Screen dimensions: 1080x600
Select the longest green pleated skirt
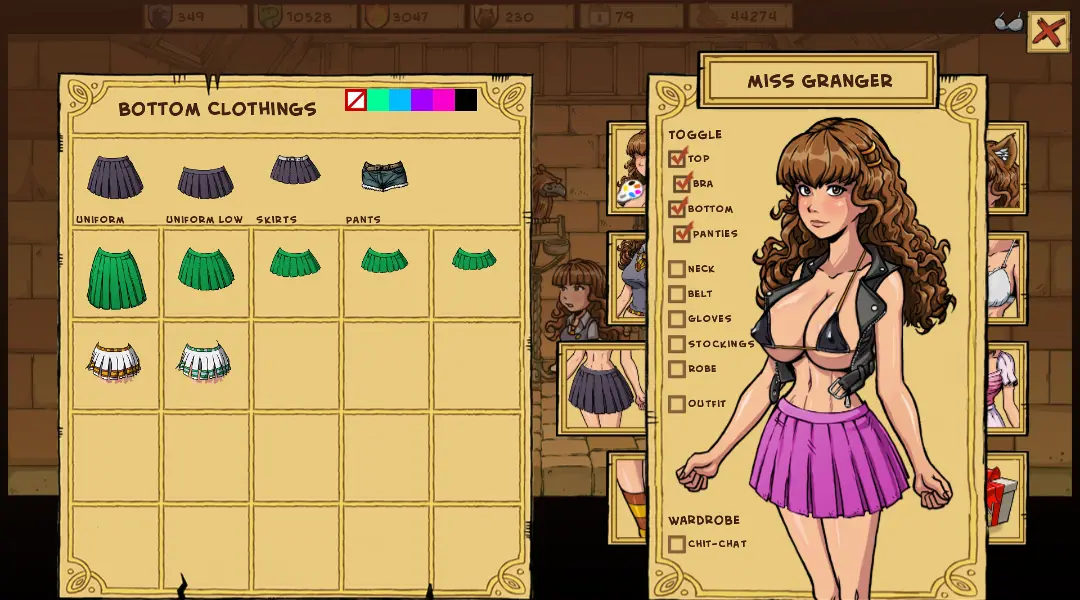[116, 277]
